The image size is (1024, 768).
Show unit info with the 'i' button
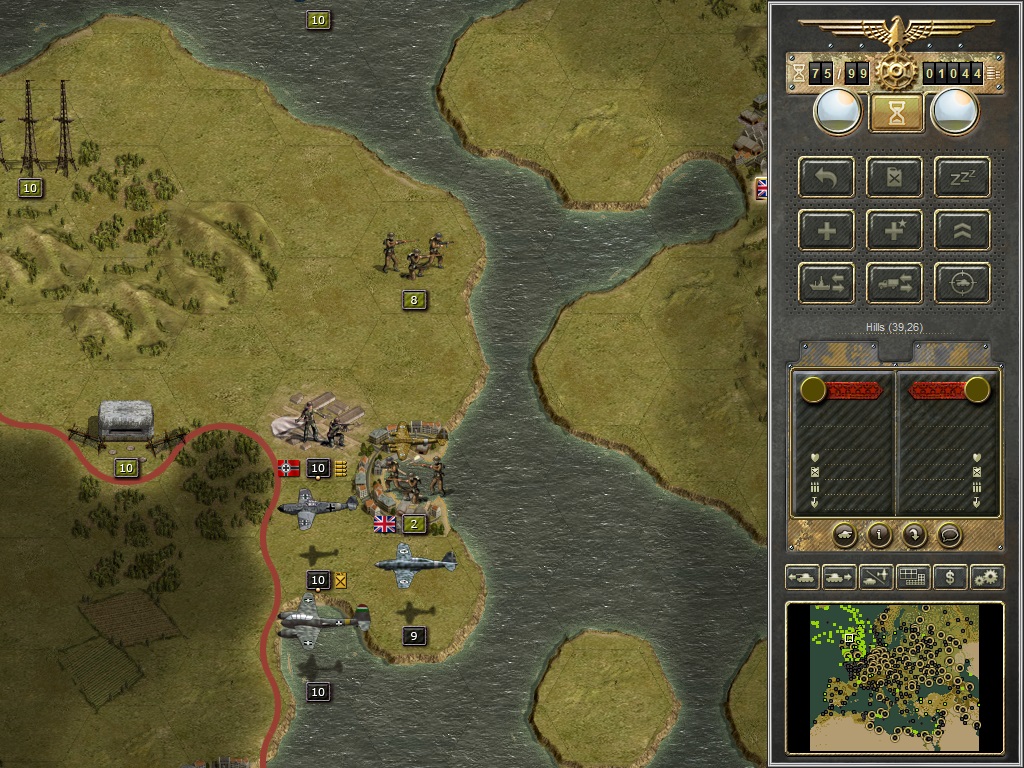(879, 535)
